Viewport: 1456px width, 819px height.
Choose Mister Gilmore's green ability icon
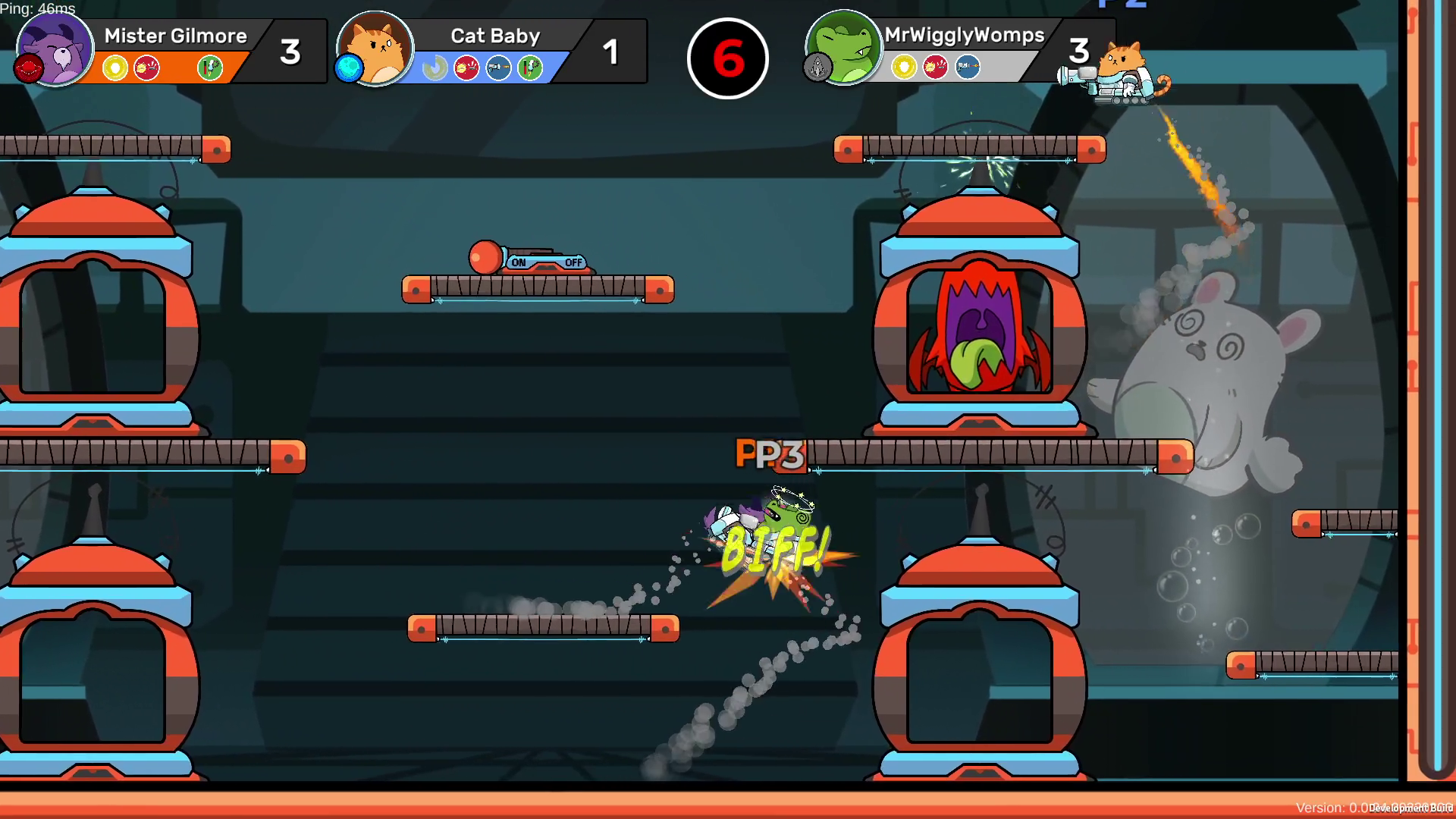[x=210, y=68]
